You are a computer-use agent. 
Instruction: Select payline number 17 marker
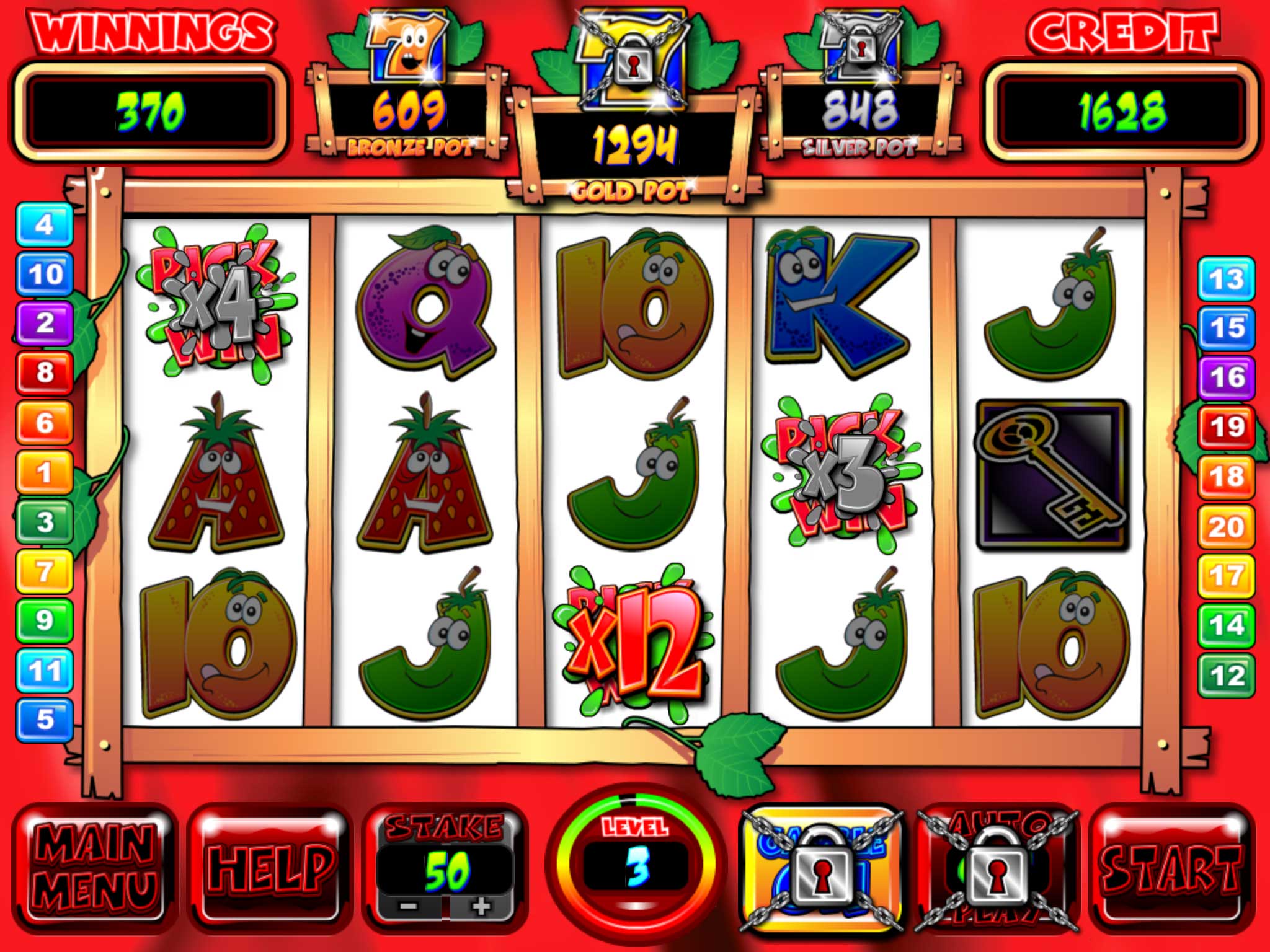[x=1226, y=576]
